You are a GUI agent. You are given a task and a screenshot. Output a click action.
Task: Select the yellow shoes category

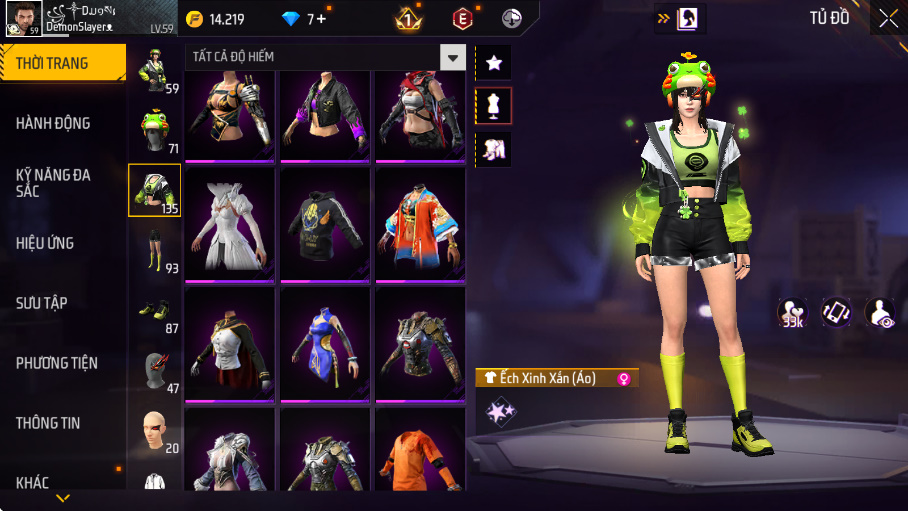tap(154, 311)
